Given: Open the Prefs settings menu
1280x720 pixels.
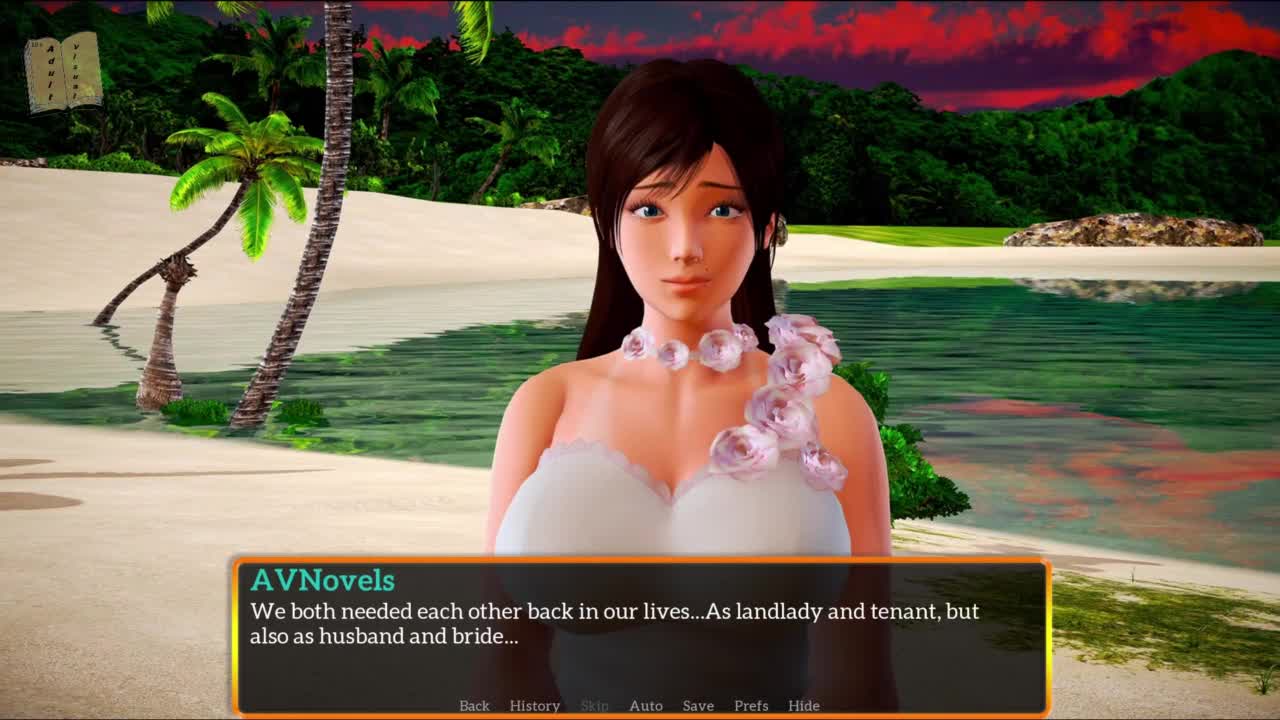Looking at the screenshot, I should [x=751, y=705].
